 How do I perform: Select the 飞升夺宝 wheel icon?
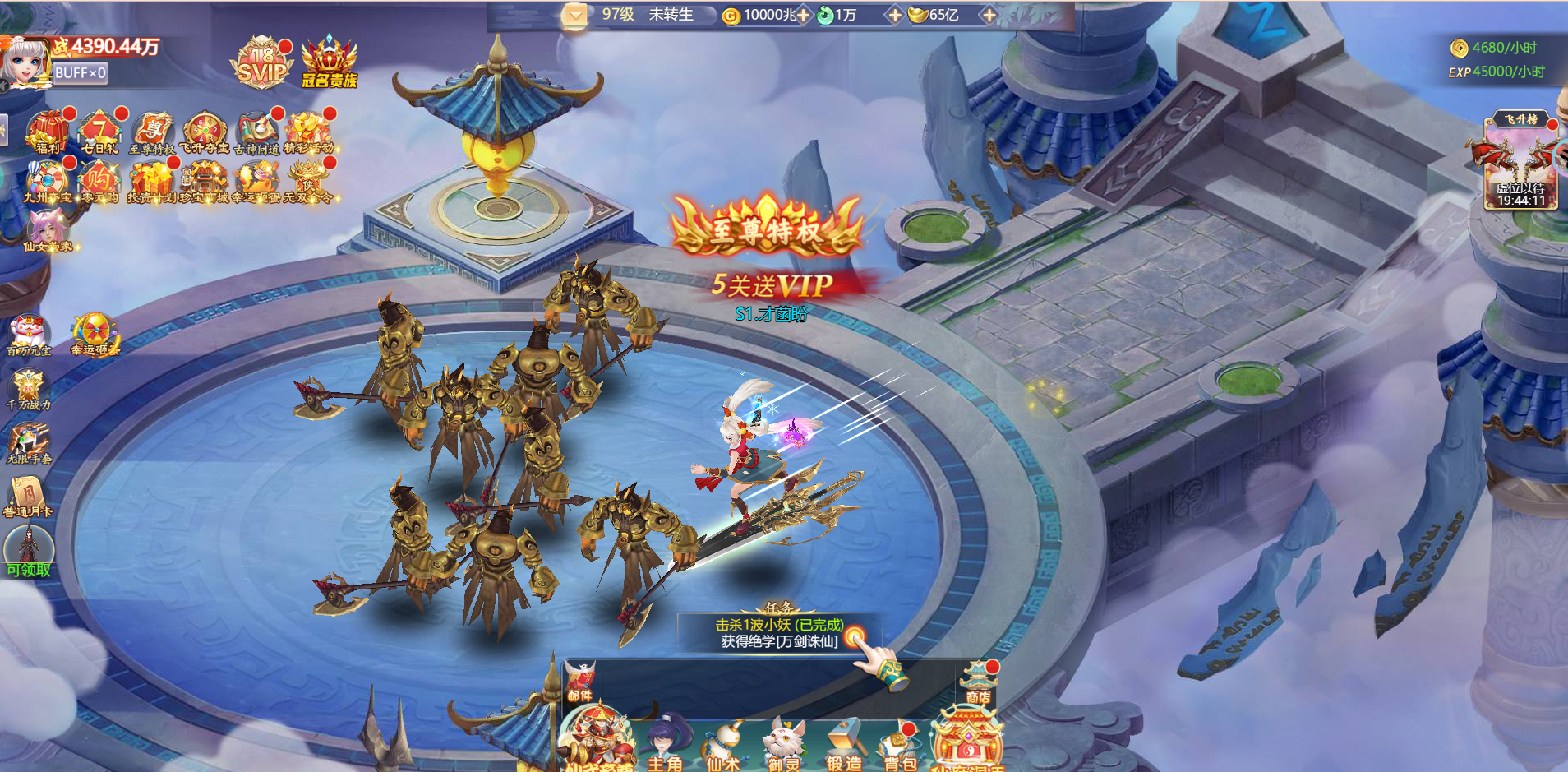(204, 132)
